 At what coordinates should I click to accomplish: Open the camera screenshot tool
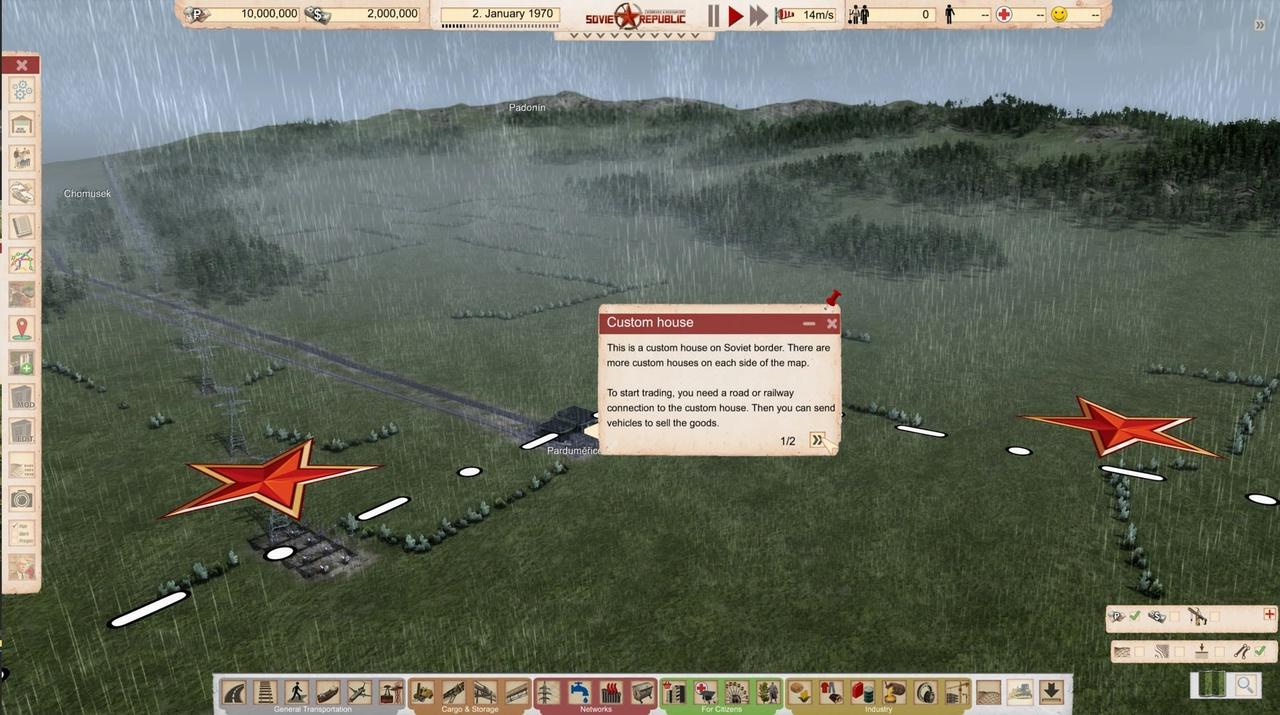22,498
